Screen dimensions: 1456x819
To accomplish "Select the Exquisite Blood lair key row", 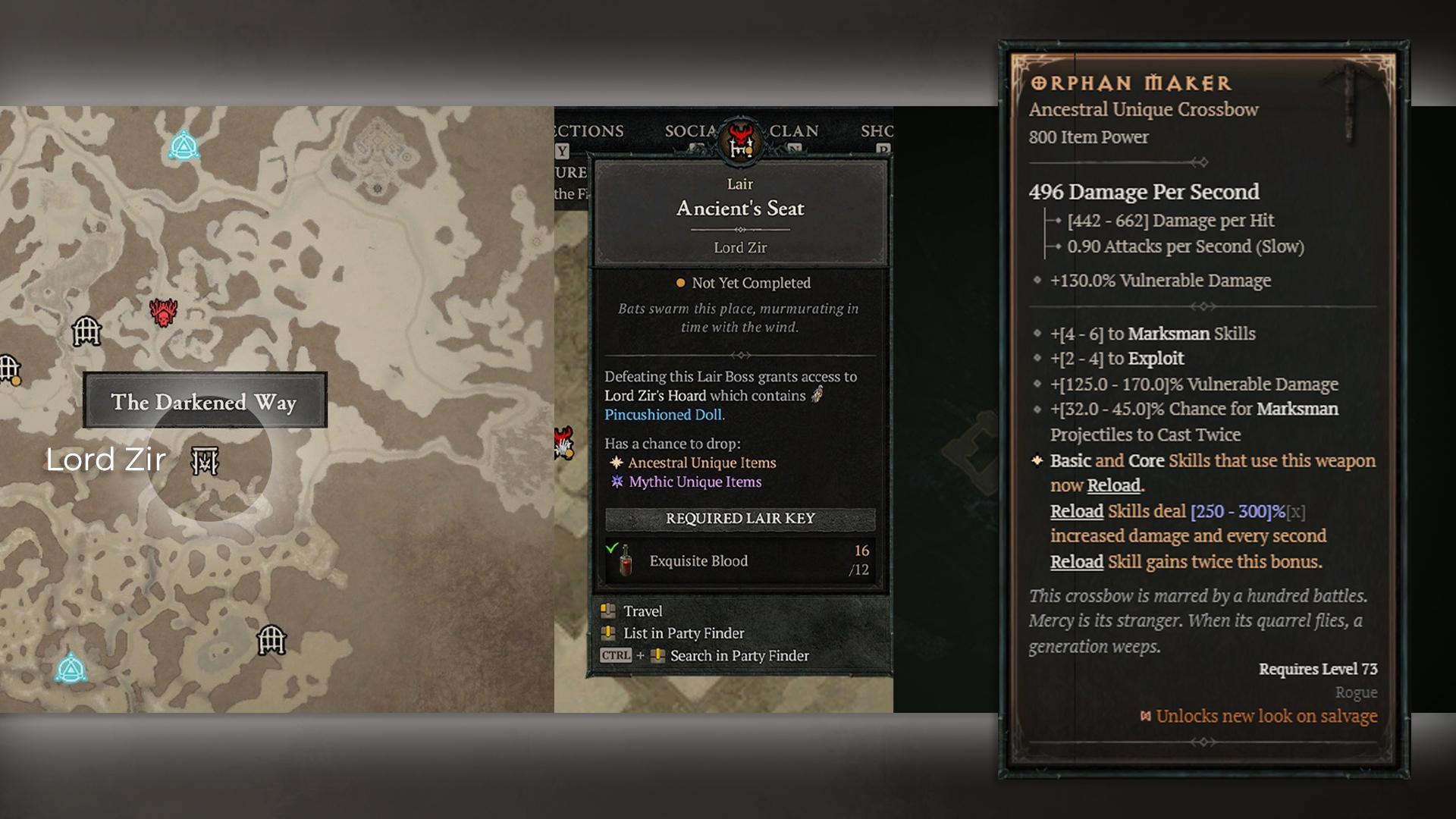I will coord(739,560).
